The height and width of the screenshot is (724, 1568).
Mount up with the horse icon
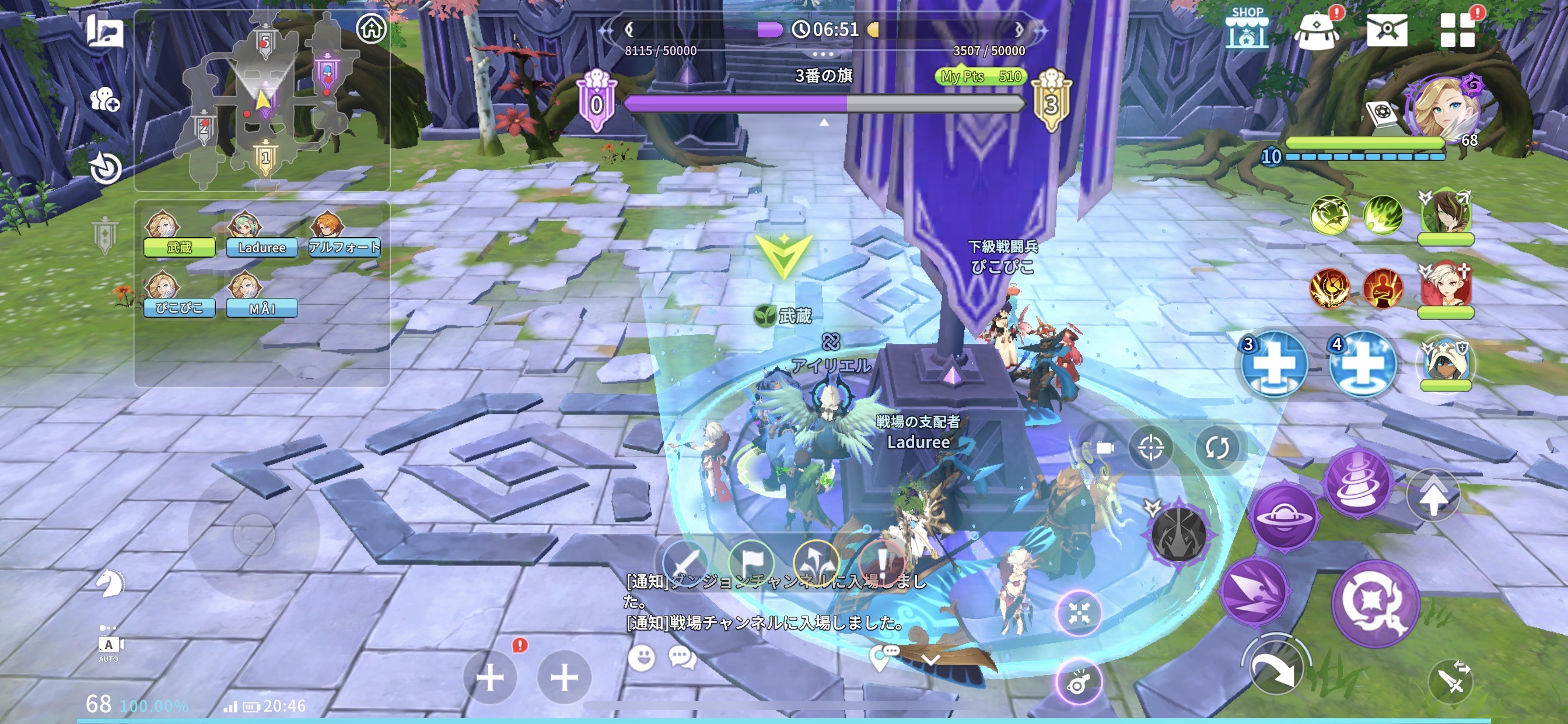pyautogui.click(x=110, y=583)
